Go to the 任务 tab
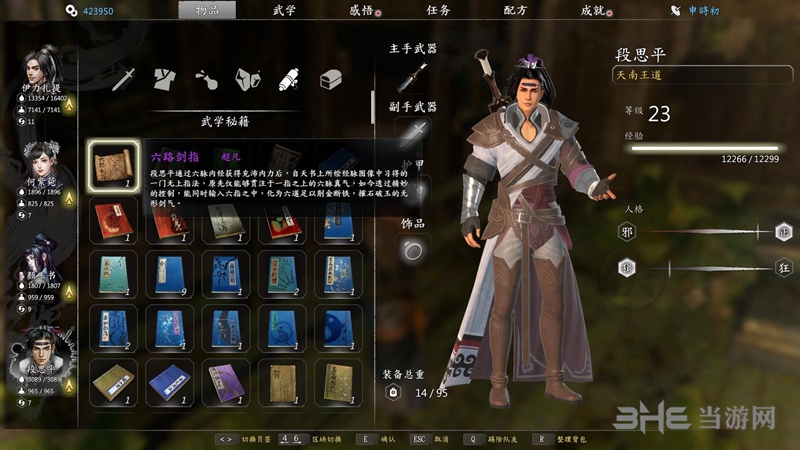800x450 pixels. pyautogui.click(x=437, y=10)
